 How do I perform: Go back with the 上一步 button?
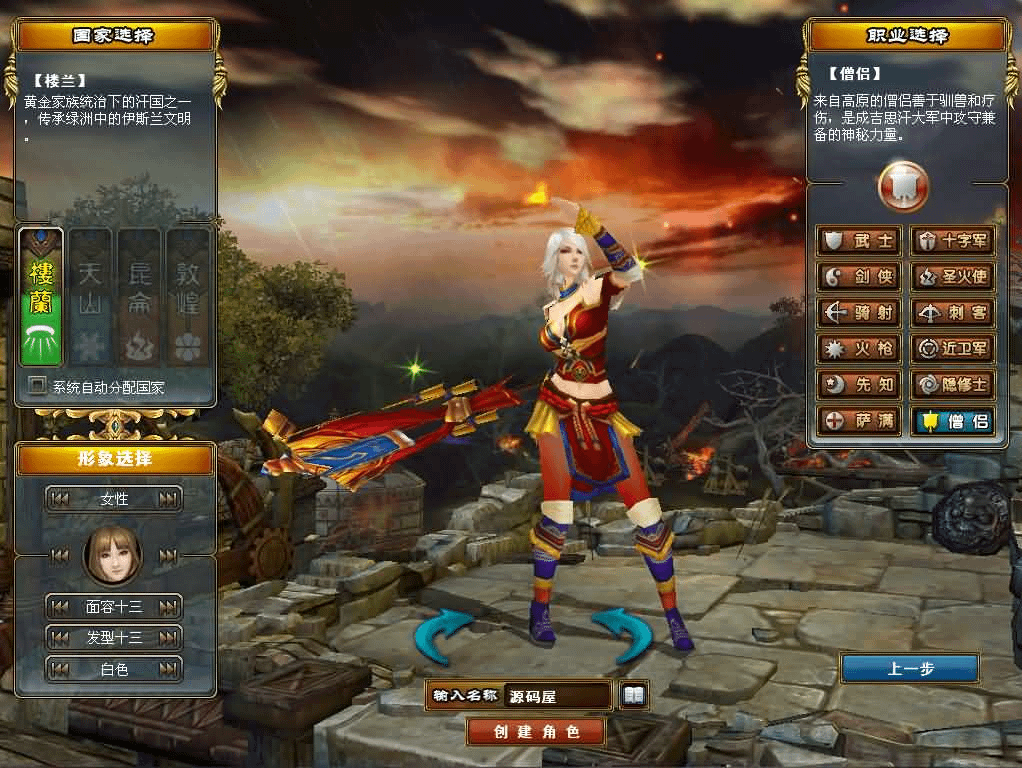909,669
